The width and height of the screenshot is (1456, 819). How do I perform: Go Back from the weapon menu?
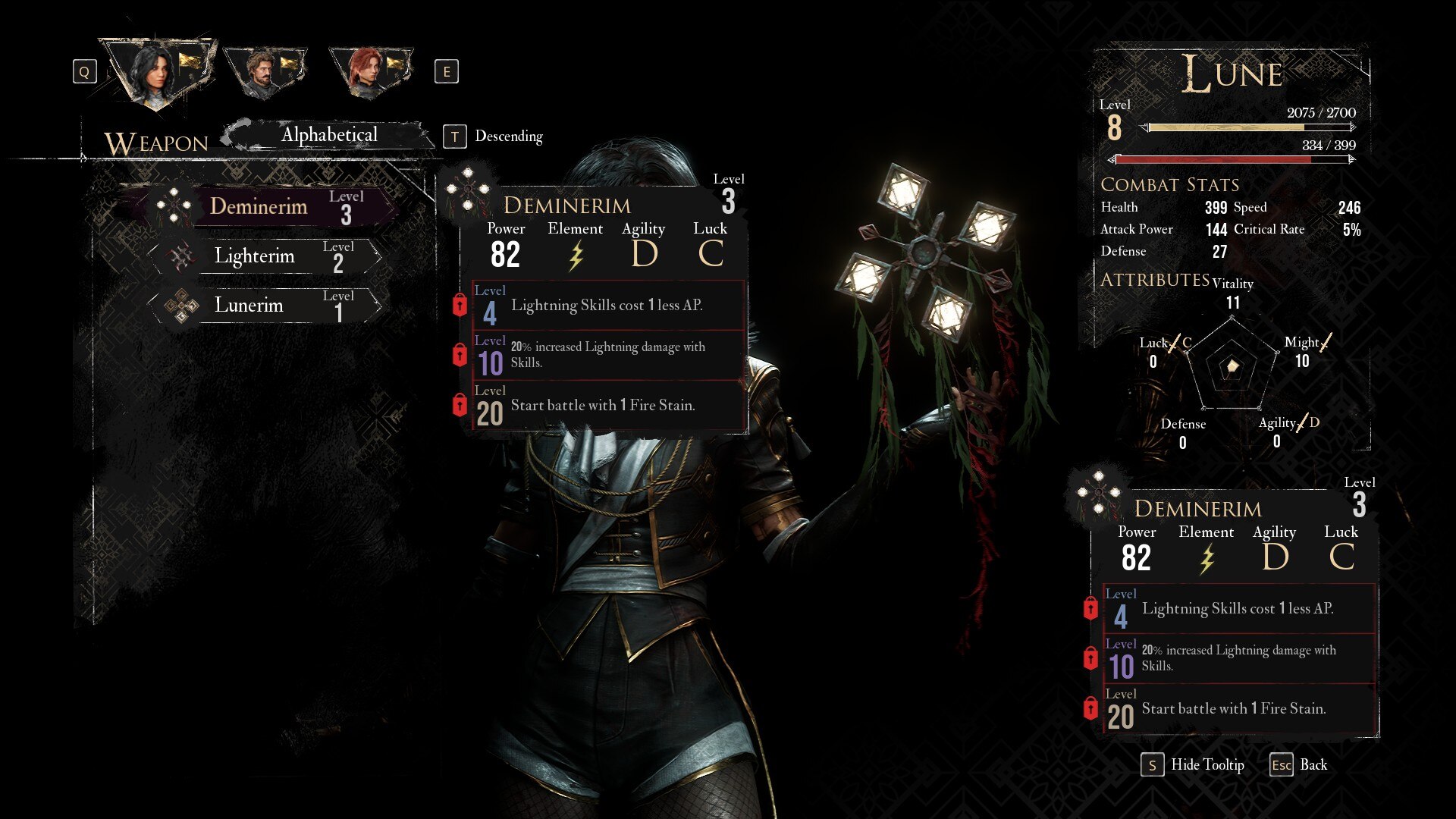coord(1299,764)
